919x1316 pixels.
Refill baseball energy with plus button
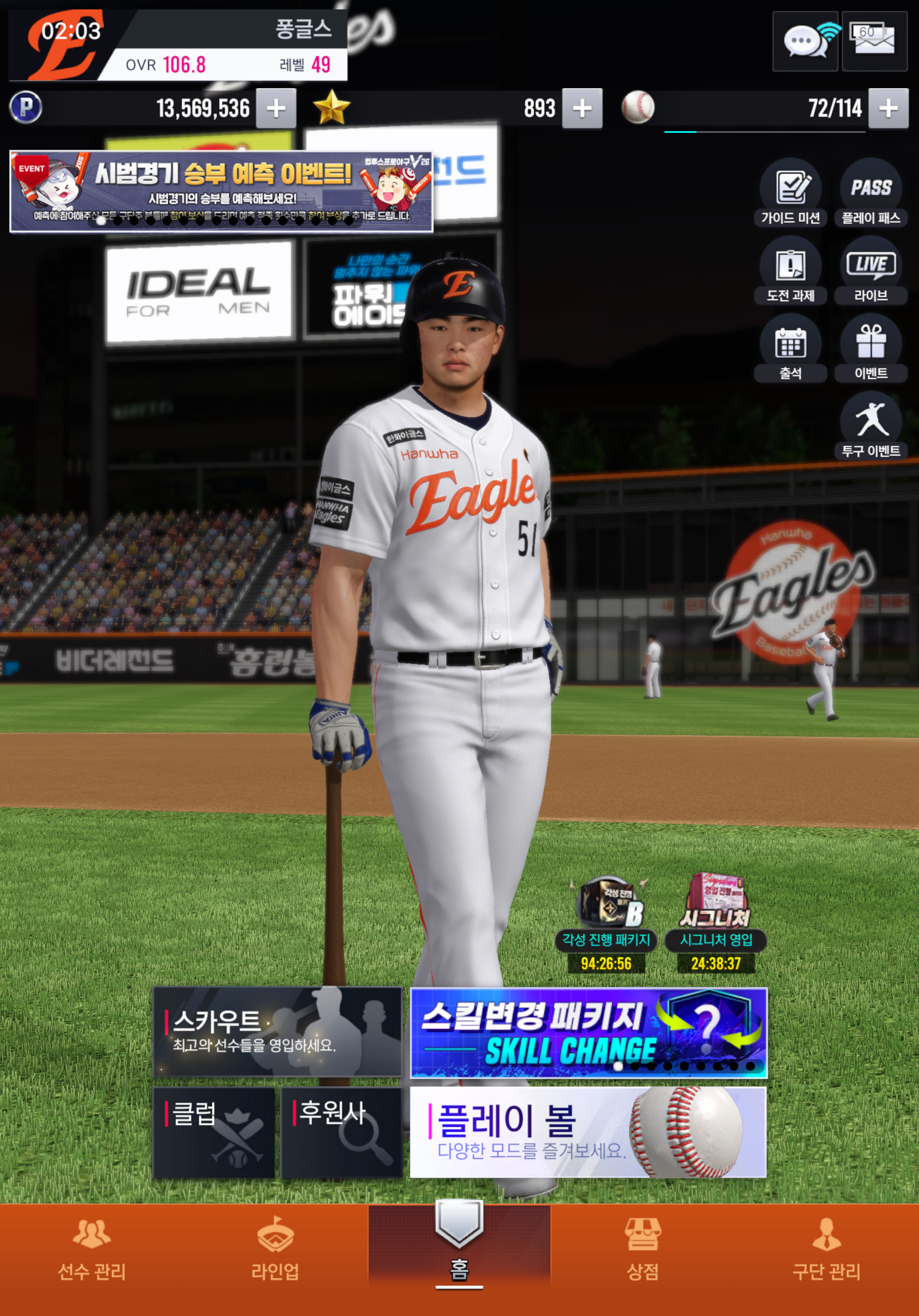point(888,108)
